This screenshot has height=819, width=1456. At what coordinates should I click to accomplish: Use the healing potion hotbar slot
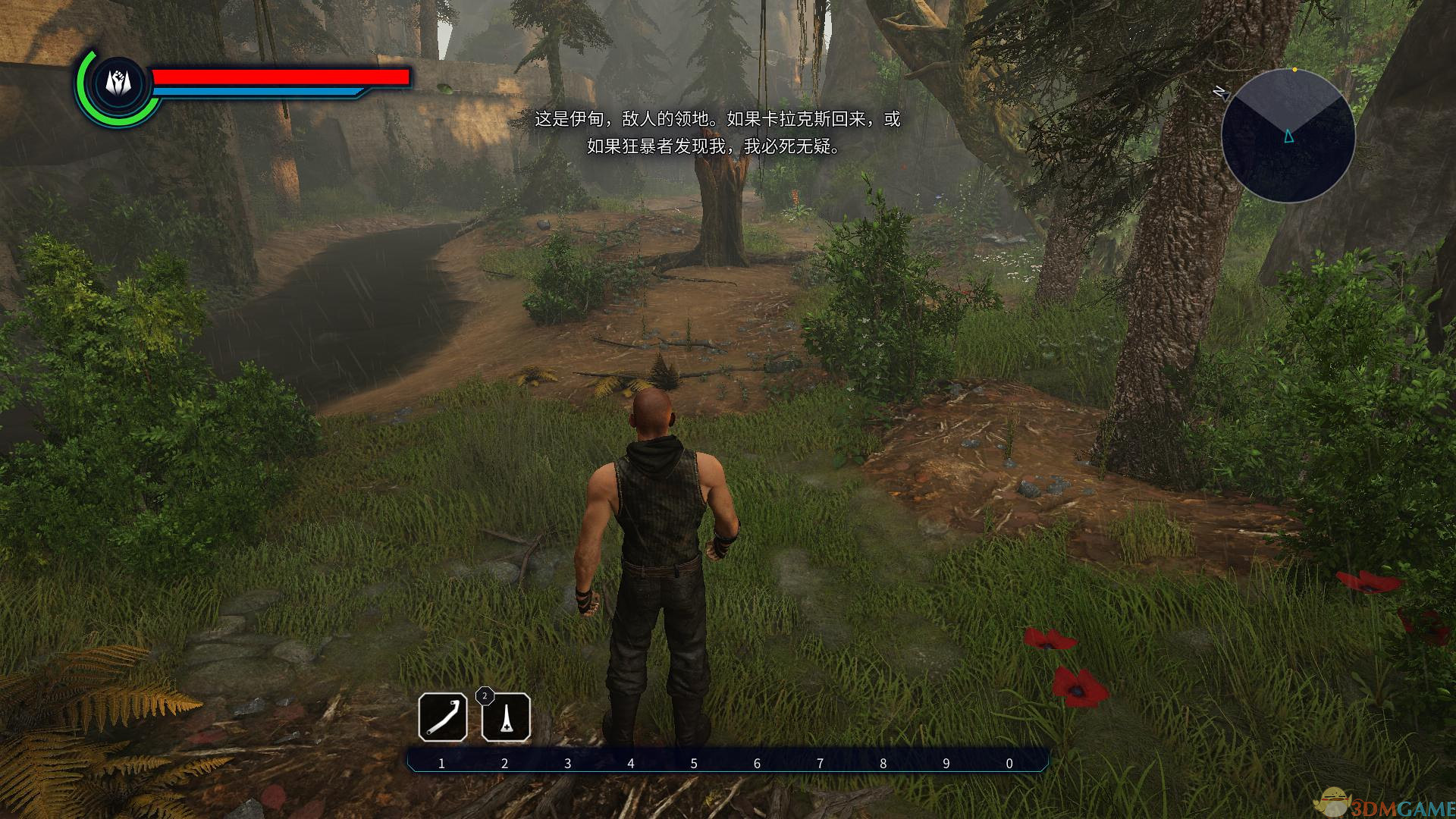click(x=506, y=717)
